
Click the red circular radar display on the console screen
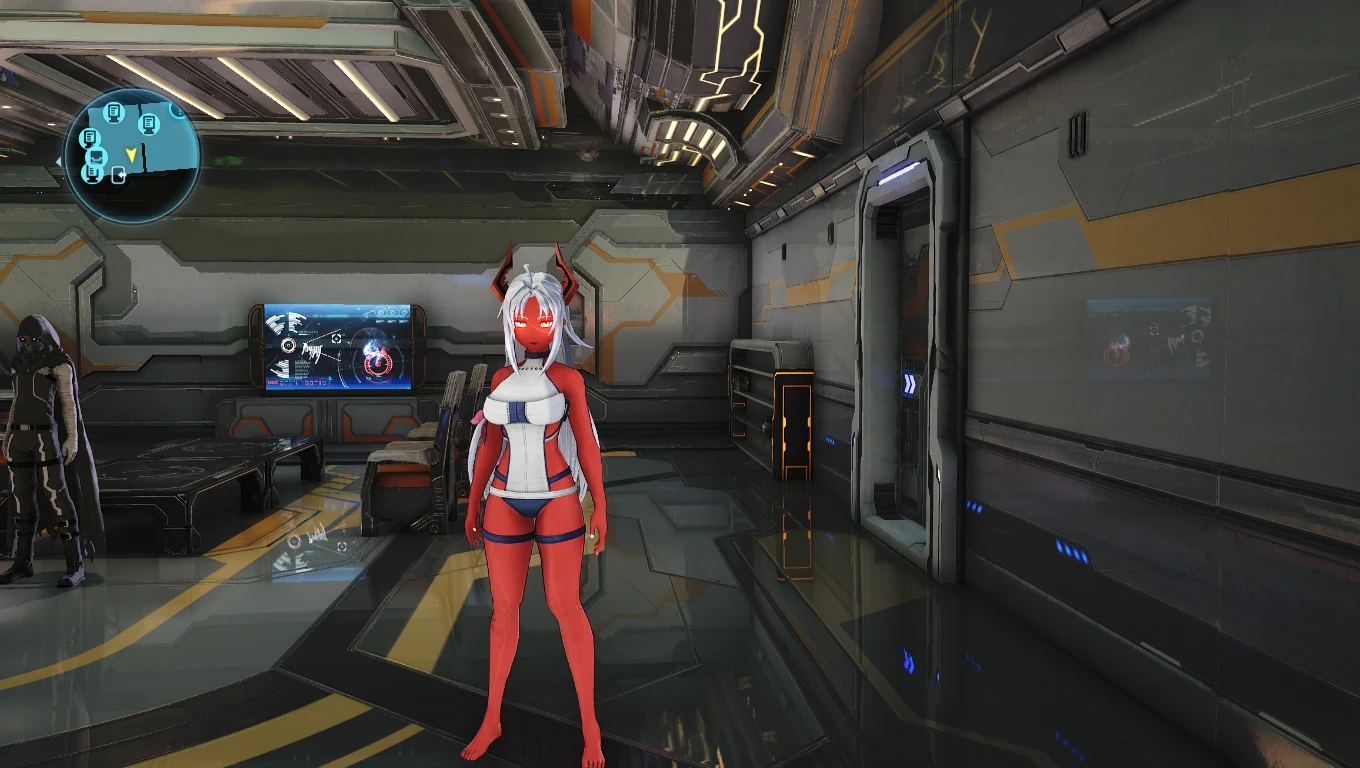tap(377, 363)
